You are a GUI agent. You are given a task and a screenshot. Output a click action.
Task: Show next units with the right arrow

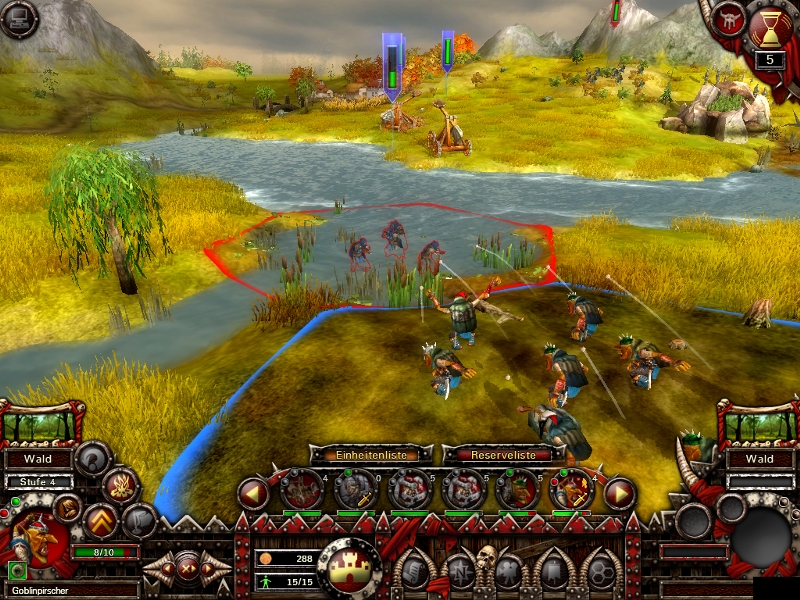pos(620,493)
